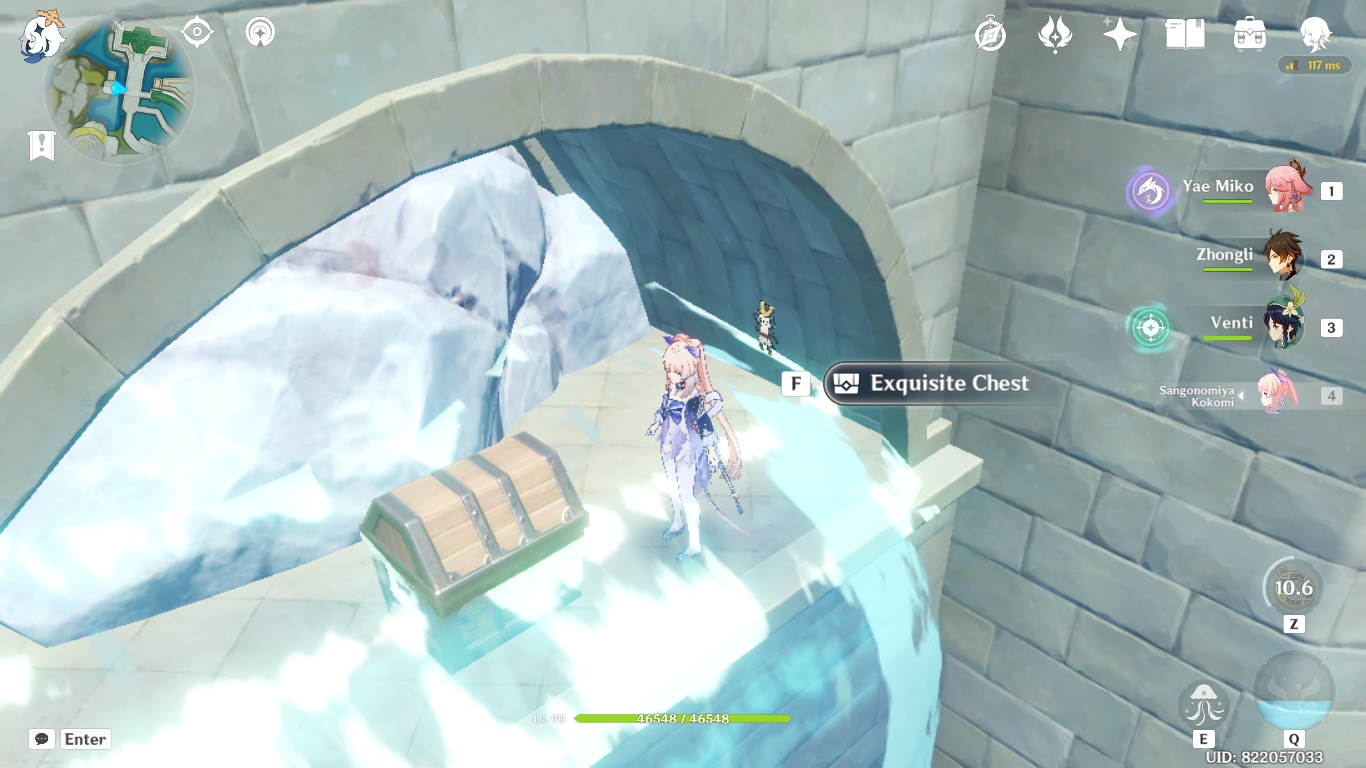Open the Adventurer Handbook

pyautogui.click(x=1183, y=33)
